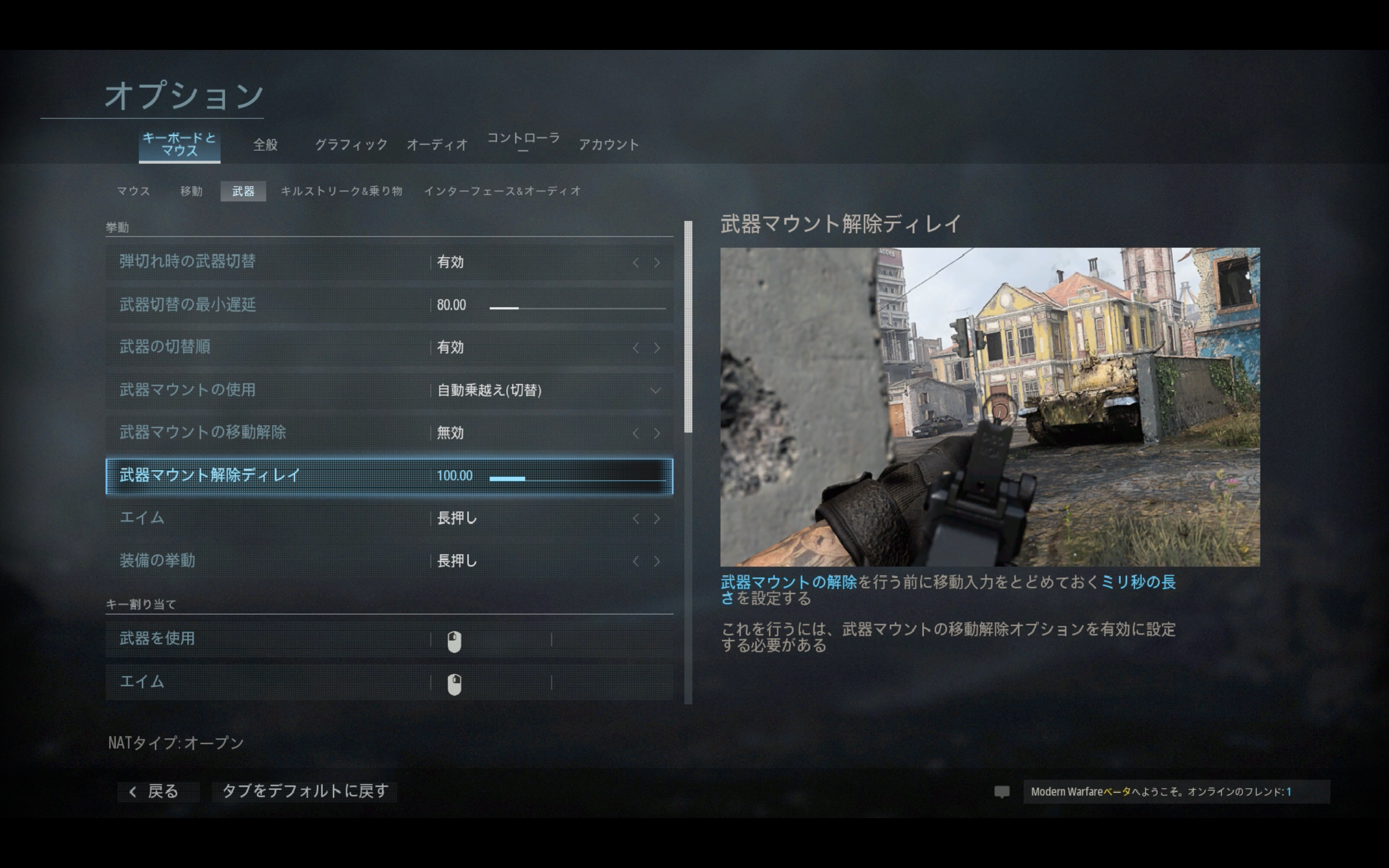The width and height of the screenshot is (1389, 868).
Task: Open the グラフィック tab
Action: (x=351, y=145)
